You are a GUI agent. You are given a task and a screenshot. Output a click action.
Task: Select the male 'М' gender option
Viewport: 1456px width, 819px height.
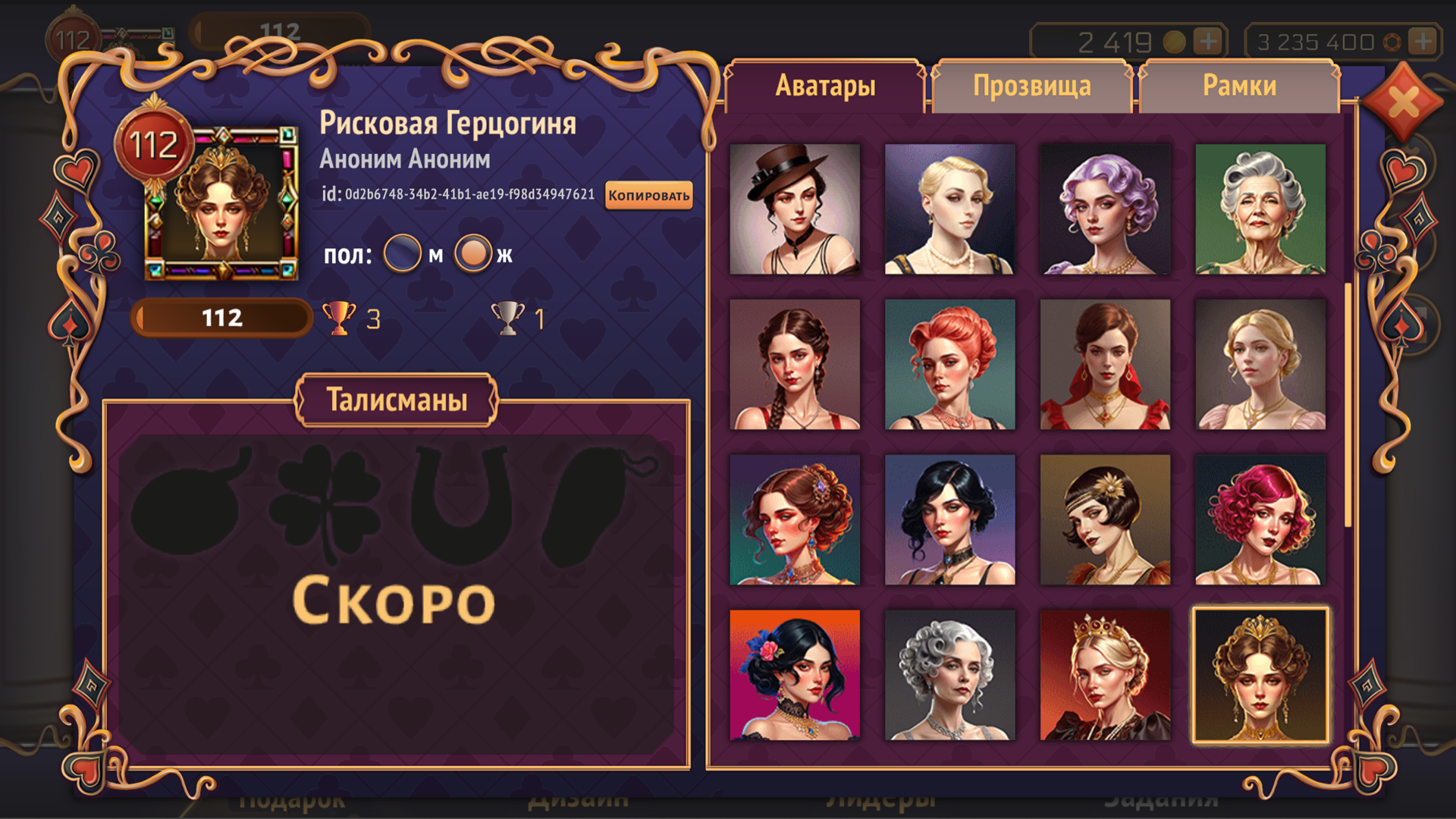403,253
